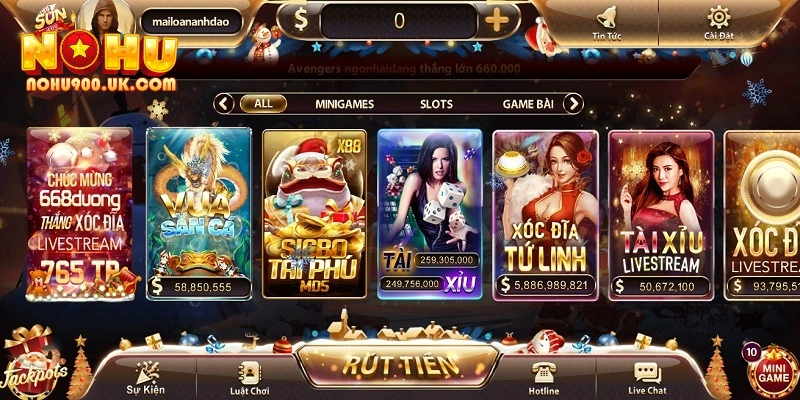The image size is (800, 400).
Task: Open the Sự Kiện events menu
Action: click(x=145, y=377)
